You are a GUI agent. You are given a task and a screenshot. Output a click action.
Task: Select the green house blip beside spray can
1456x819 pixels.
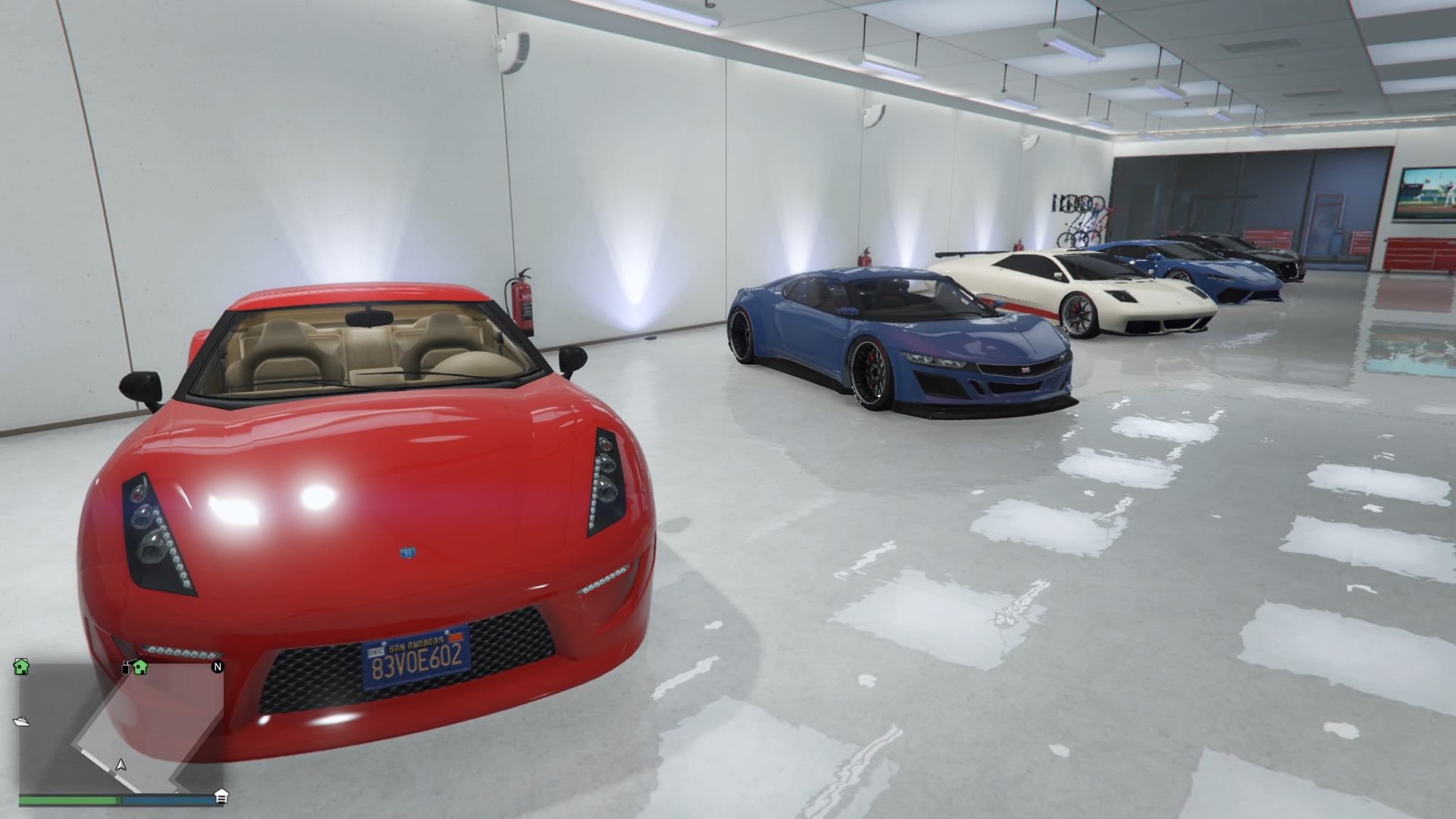[x=140, y=667]
